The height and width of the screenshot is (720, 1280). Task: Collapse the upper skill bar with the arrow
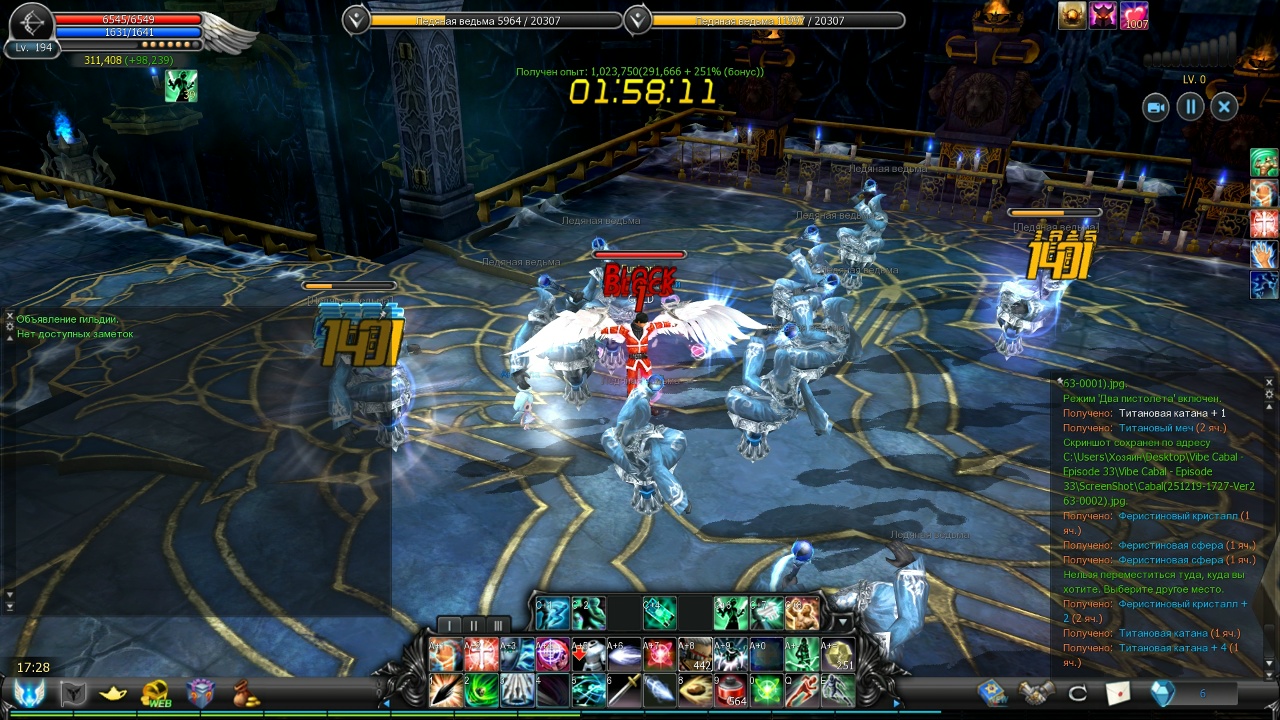pos(842,623)
